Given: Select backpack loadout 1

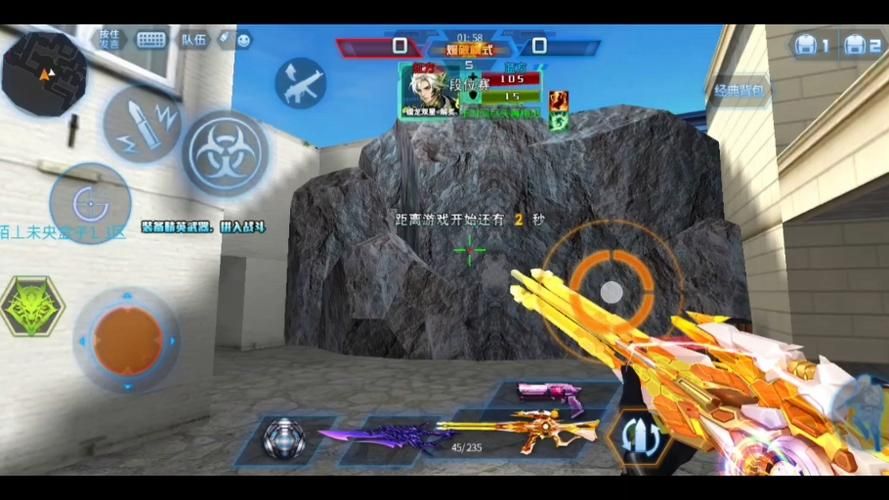Looking at the screenshot, I should [811, 45].
